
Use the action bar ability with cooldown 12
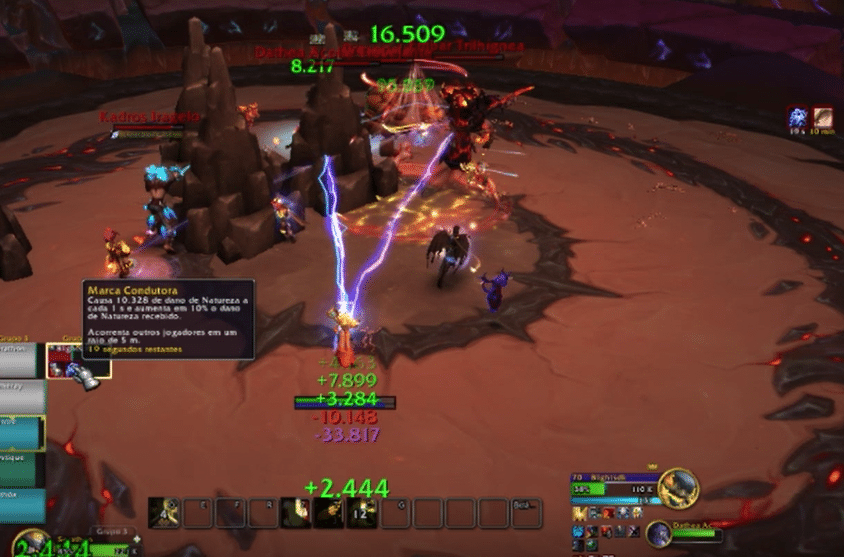pos(361,513)
